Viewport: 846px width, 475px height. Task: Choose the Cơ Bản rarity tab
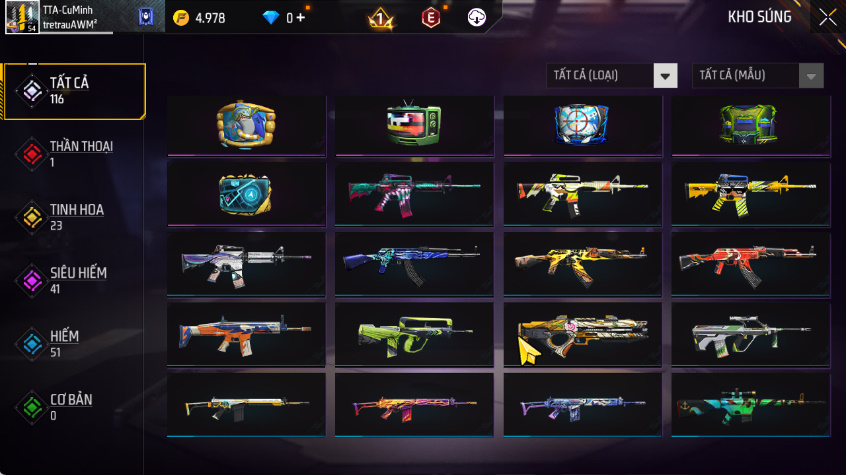click(74, 406)
